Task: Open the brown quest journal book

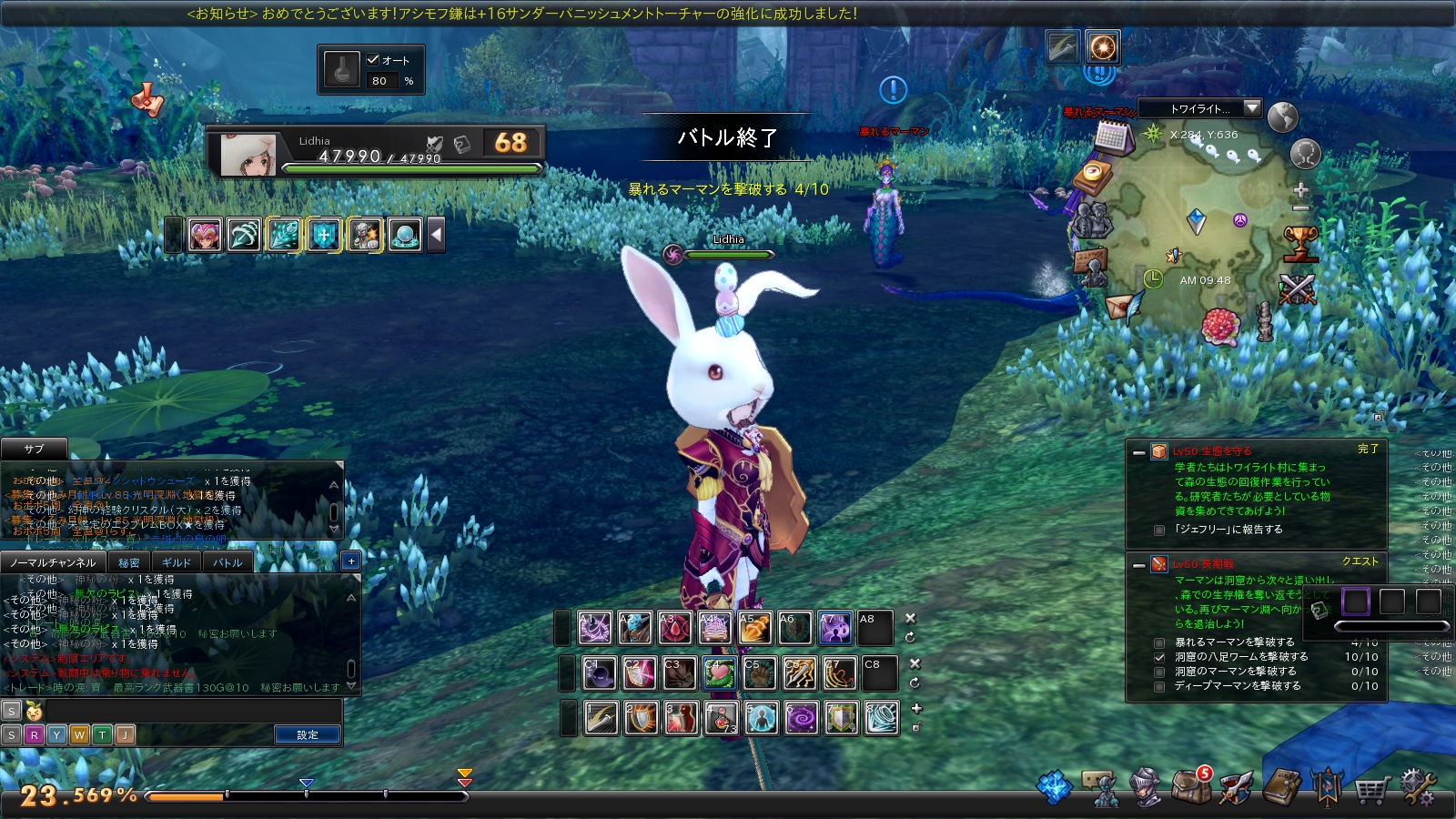Action: (1281, 787)
